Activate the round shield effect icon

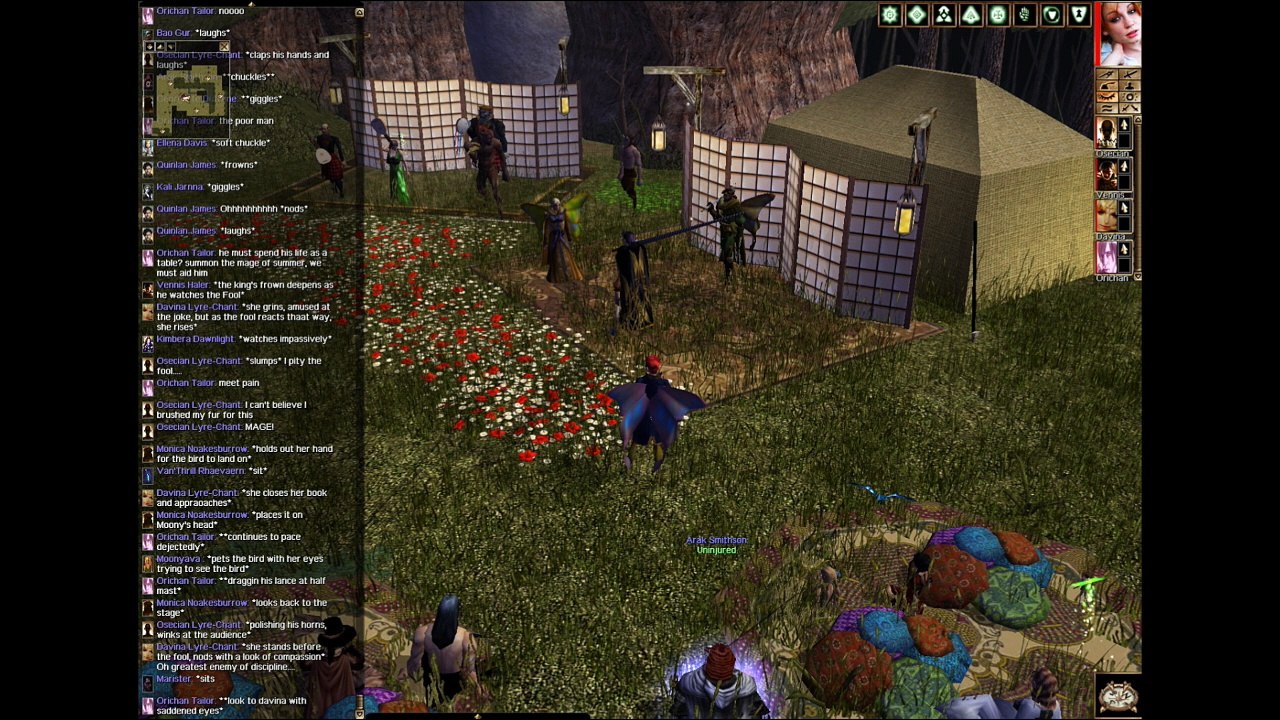point(1051,14)
